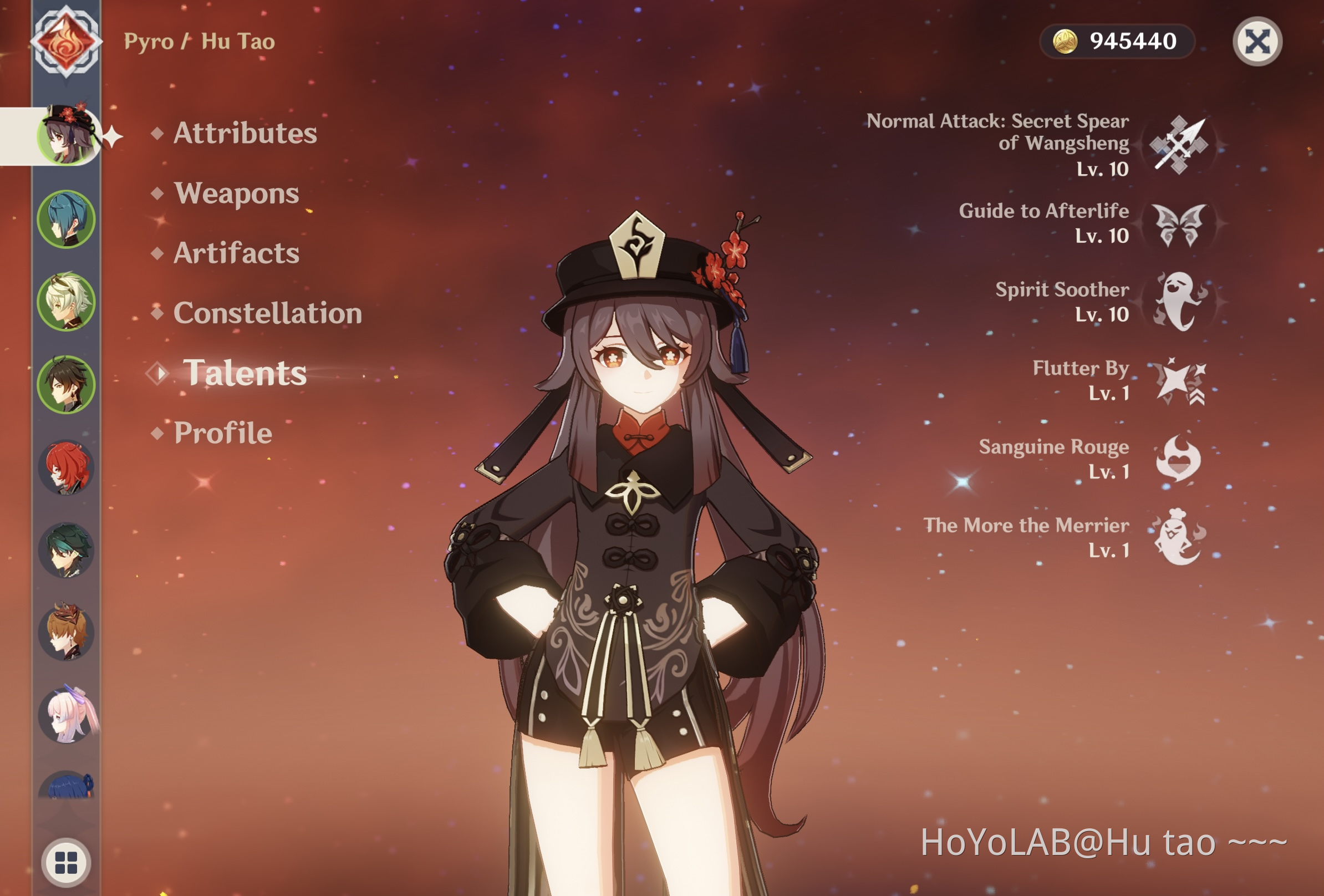Select Diluc from the character list
1324x896 pixels.
67,465
